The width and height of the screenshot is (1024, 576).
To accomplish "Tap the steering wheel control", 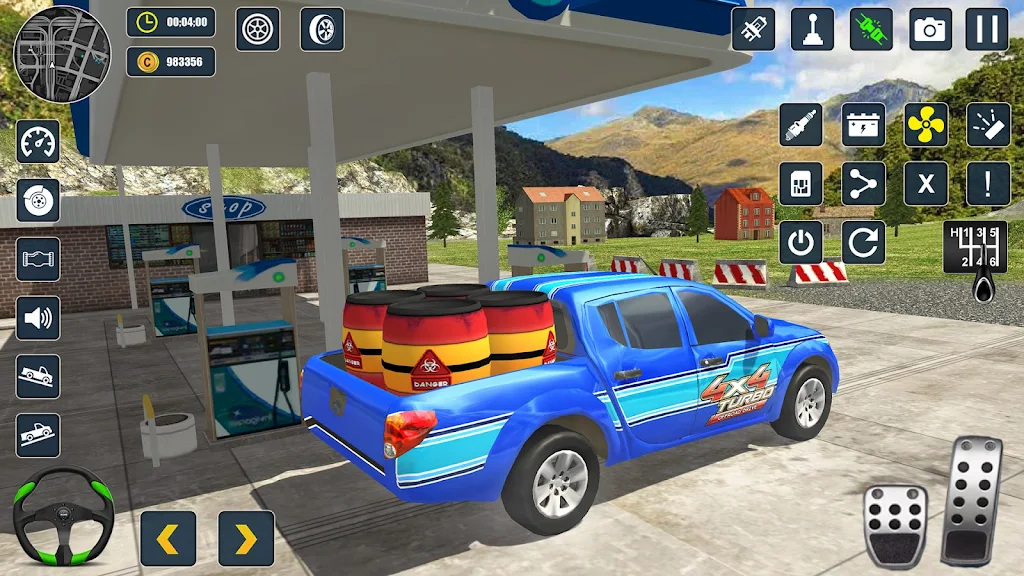I will coord(63,515).
